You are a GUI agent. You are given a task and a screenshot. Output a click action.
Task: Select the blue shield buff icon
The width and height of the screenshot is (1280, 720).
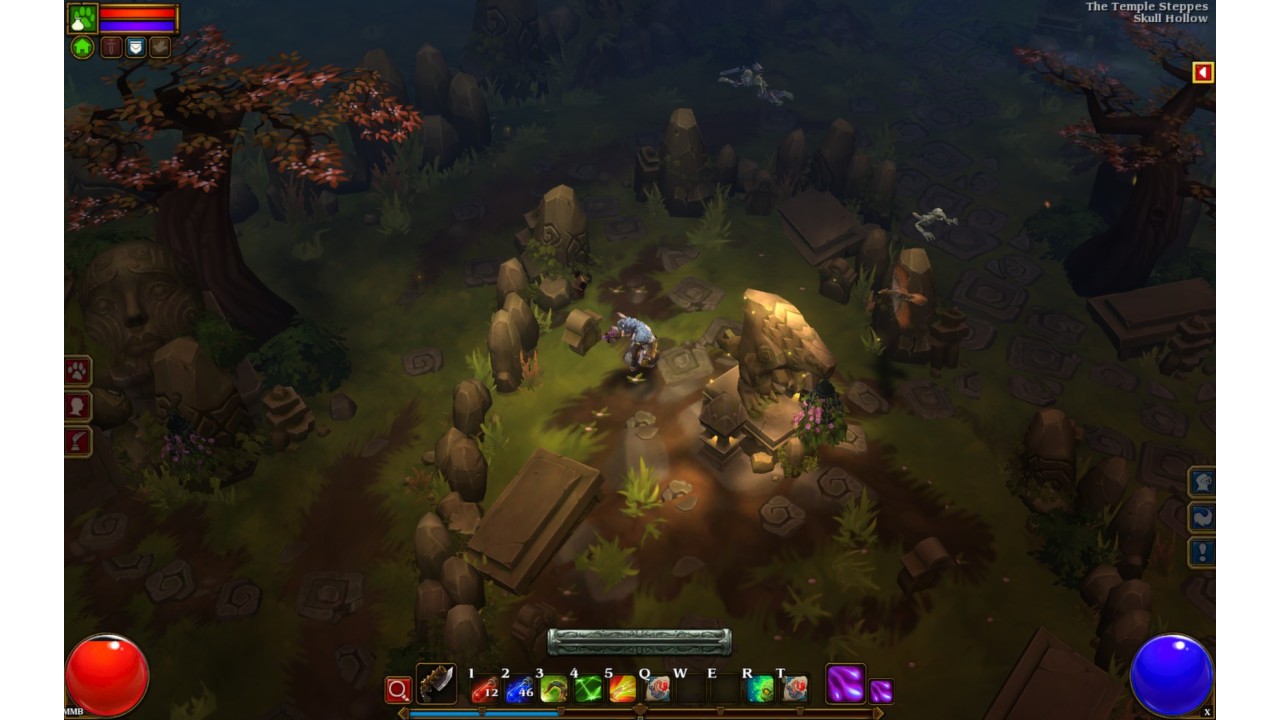[x=135, y=47]
